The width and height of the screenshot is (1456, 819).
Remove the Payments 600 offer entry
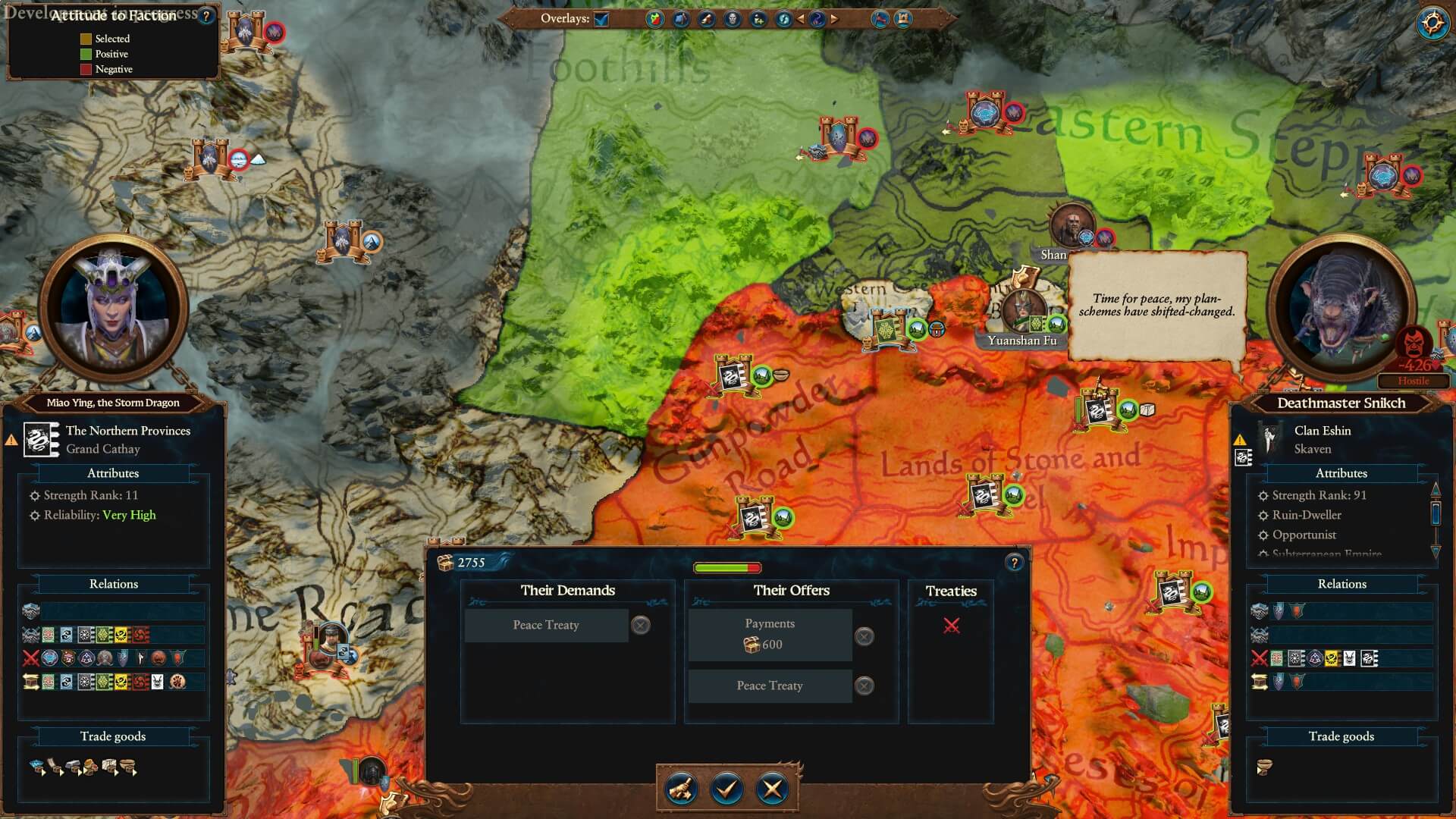coord(864,636)
